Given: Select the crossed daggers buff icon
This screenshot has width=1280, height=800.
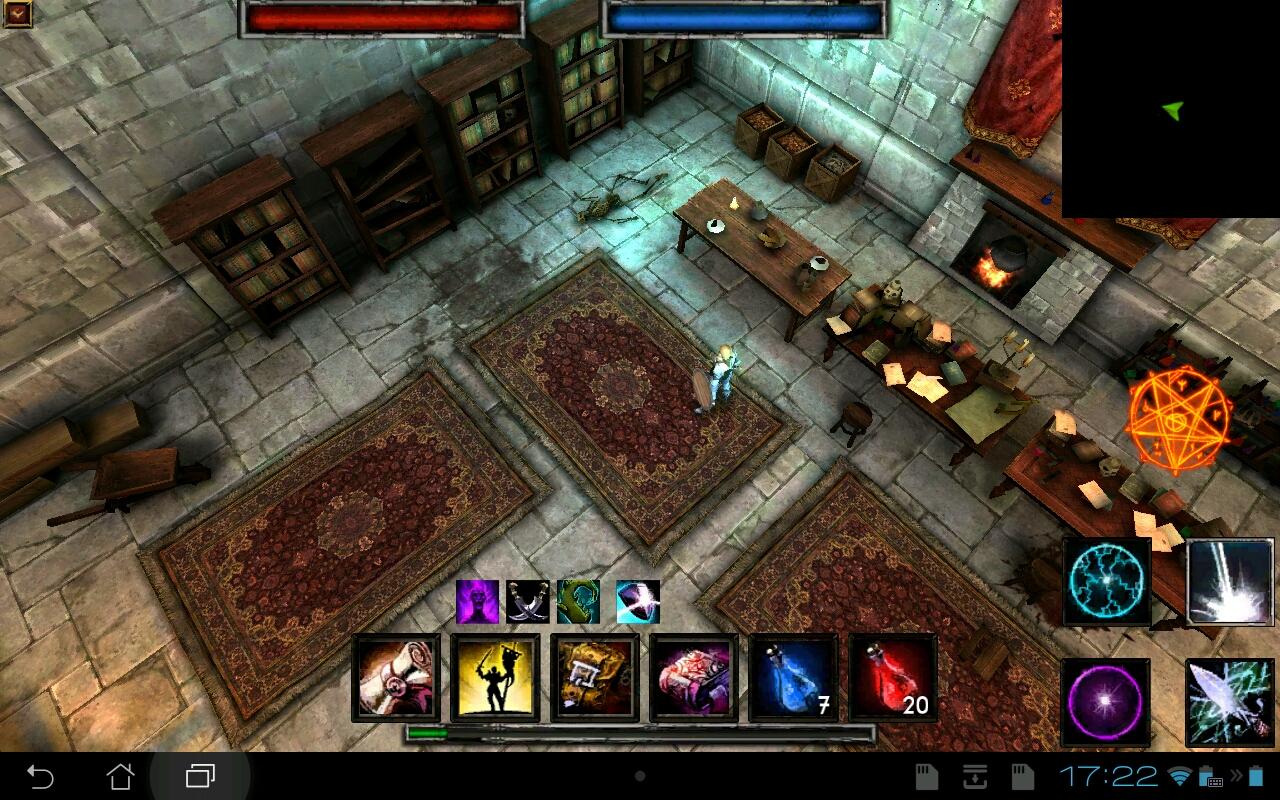Looking at the screenshot, I should (x=527, y=601).
